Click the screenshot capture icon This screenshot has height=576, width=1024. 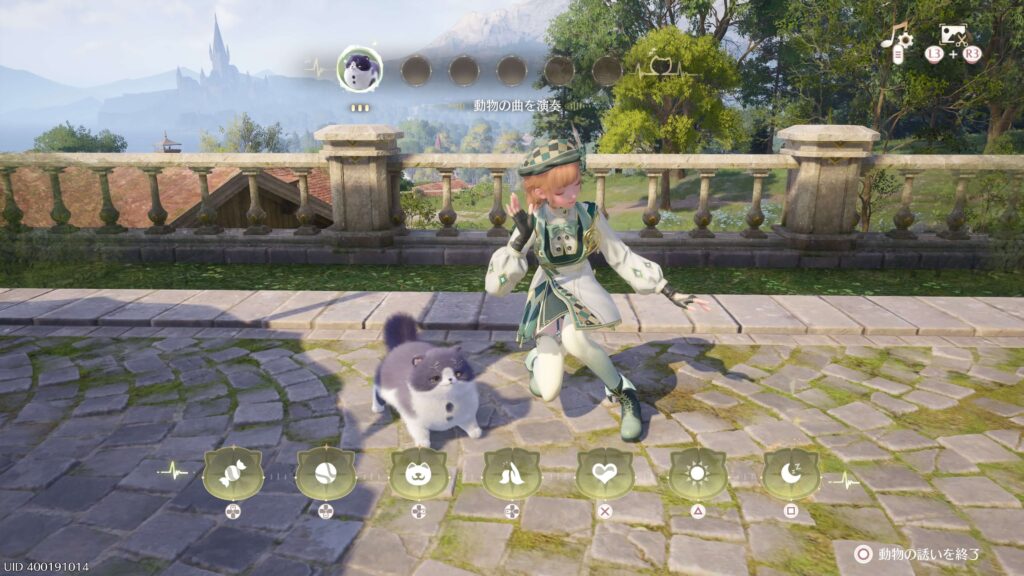pos(953,36)
